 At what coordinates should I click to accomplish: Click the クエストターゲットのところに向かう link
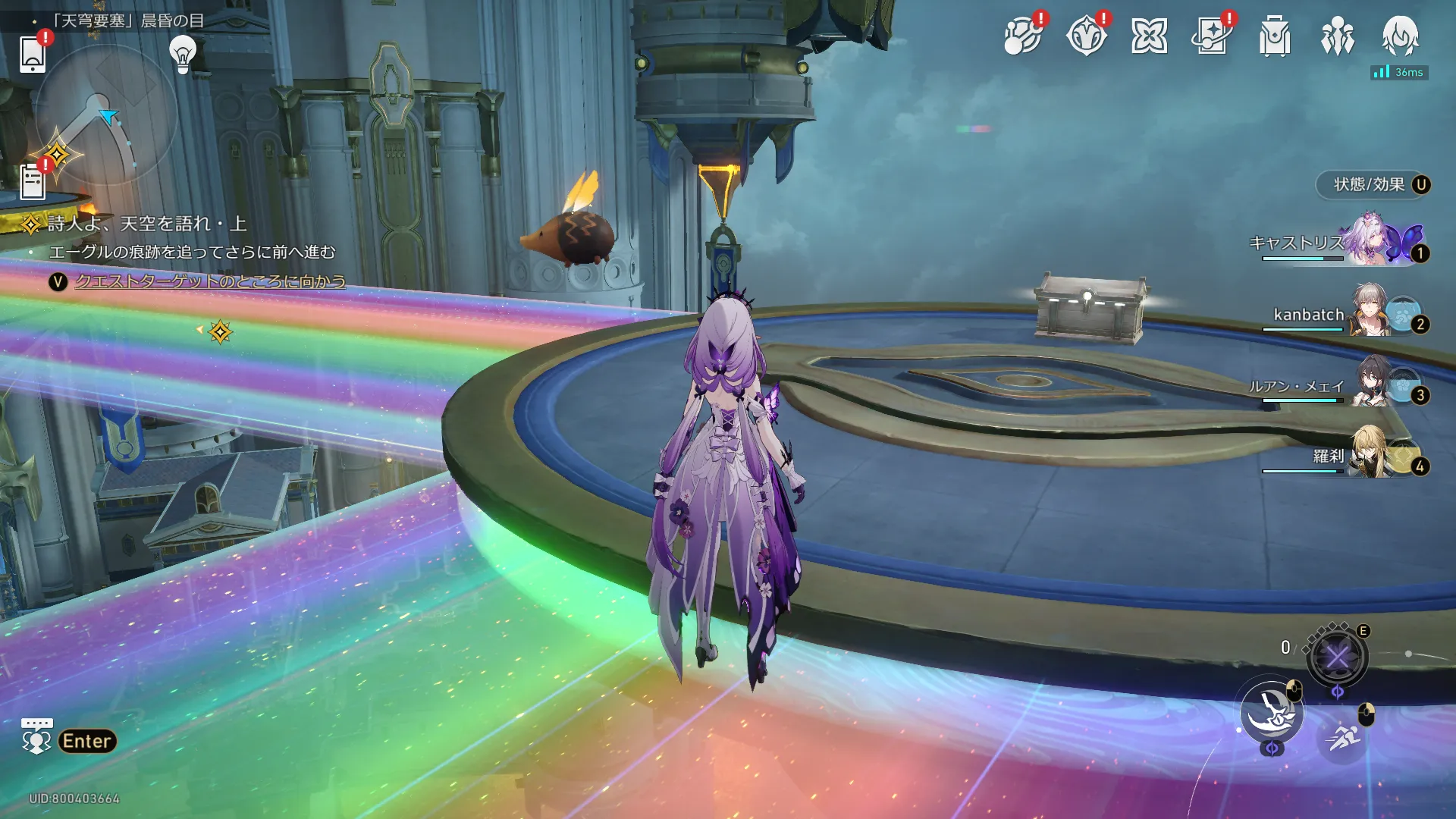[210, 281]
